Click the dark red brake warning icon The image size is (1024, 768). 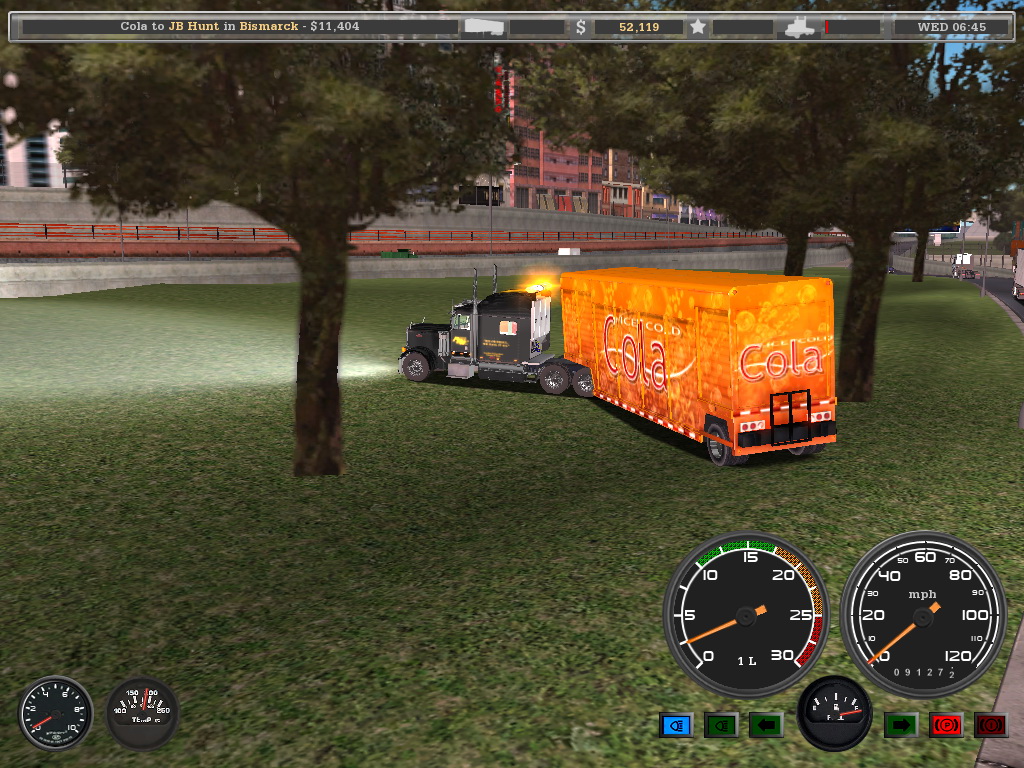click(990, 725)
